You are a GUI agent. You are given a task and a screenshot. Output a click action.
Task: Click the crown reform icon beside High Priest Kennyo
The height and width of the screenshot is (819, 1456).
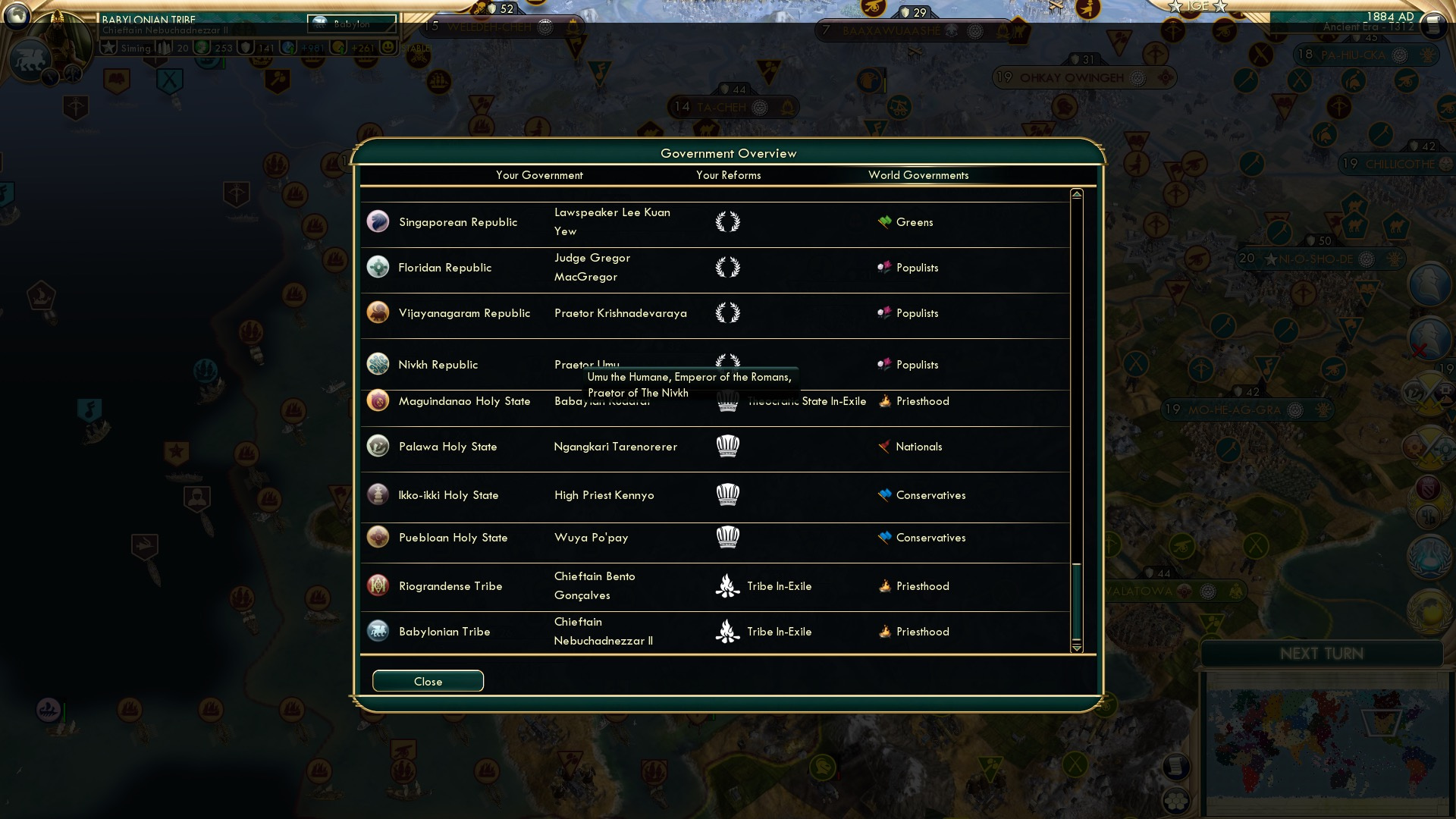(727, 494)
